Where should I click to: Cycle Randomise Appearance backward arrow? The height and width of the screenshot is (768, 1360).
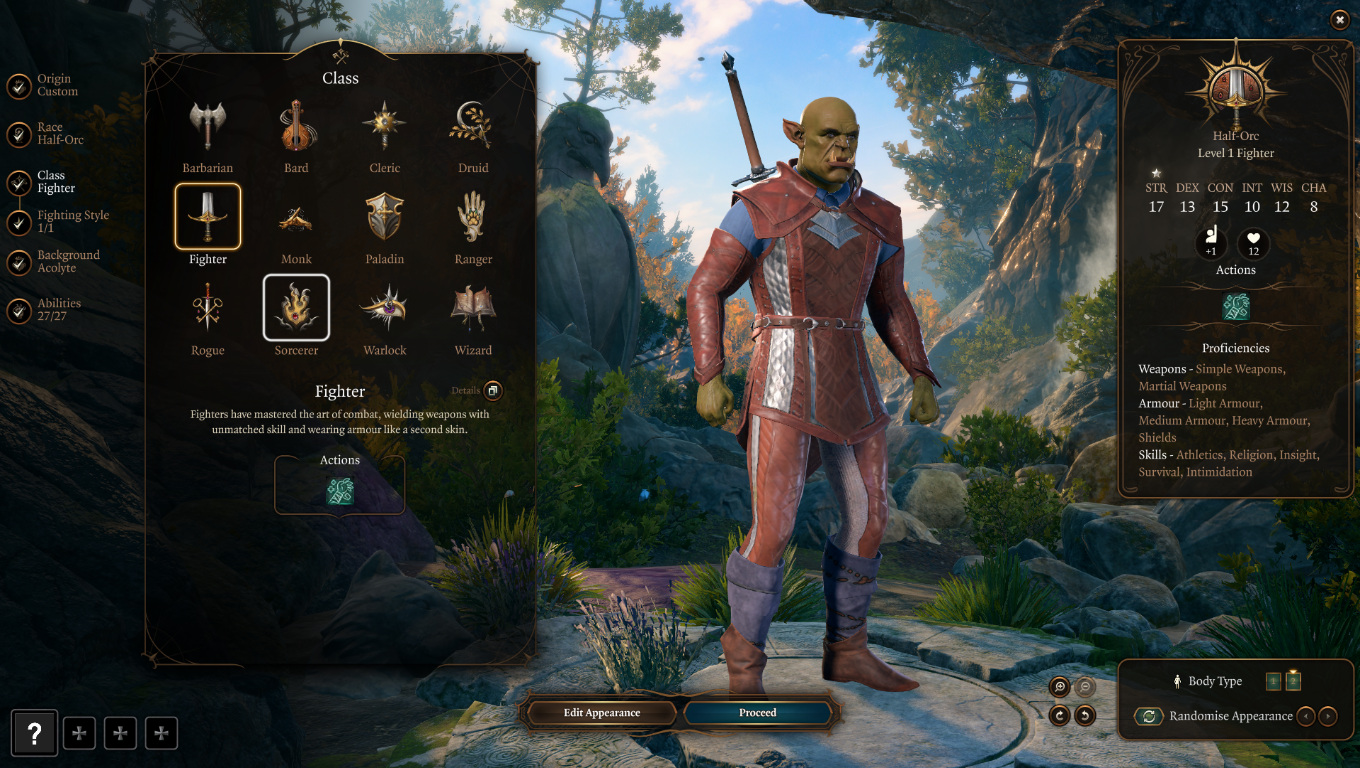(1307, 716)
